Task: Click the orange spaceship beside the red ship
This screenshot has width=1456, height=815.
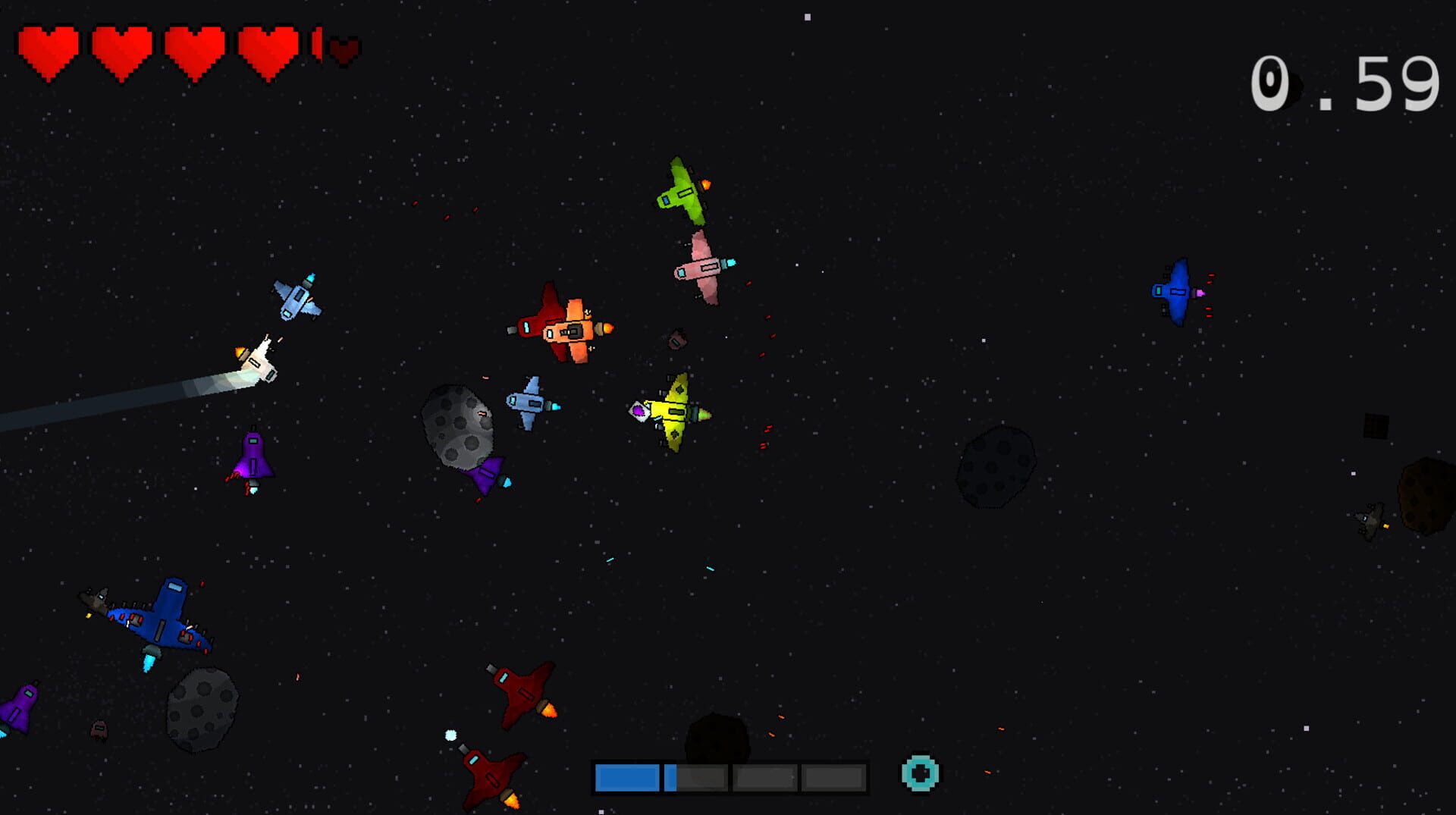Action: (x=574, y=330)
